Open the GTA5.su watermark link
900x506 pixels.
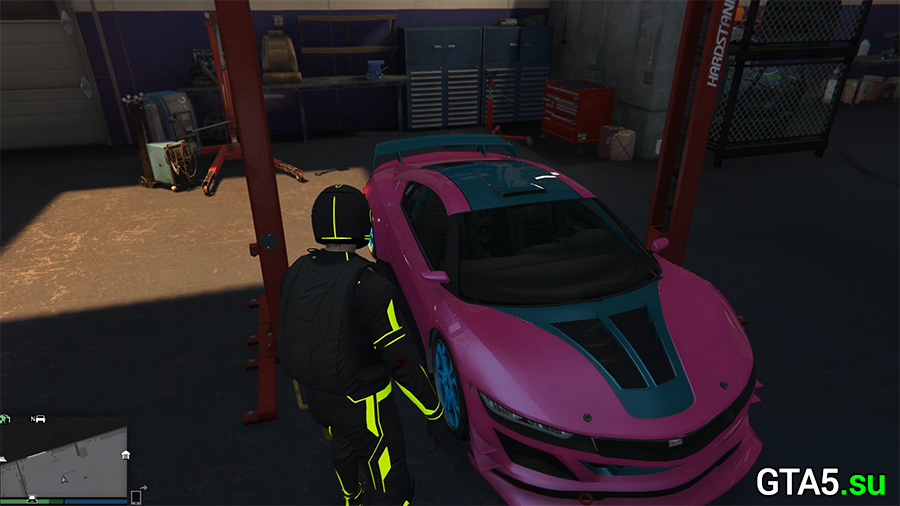(x=820, y=482)
